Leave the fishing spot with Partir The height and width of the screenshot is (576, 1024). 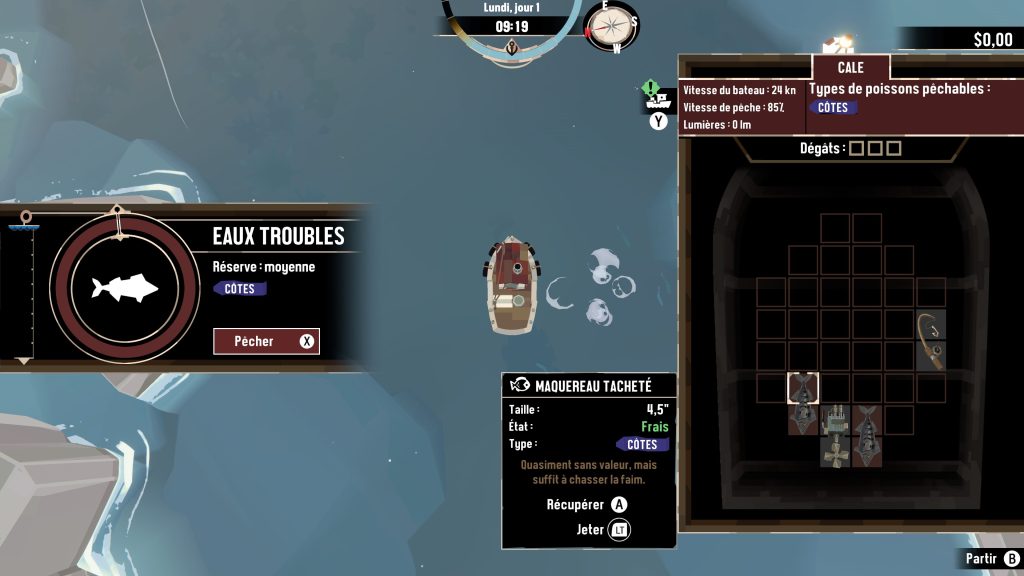tap(992, 559)
